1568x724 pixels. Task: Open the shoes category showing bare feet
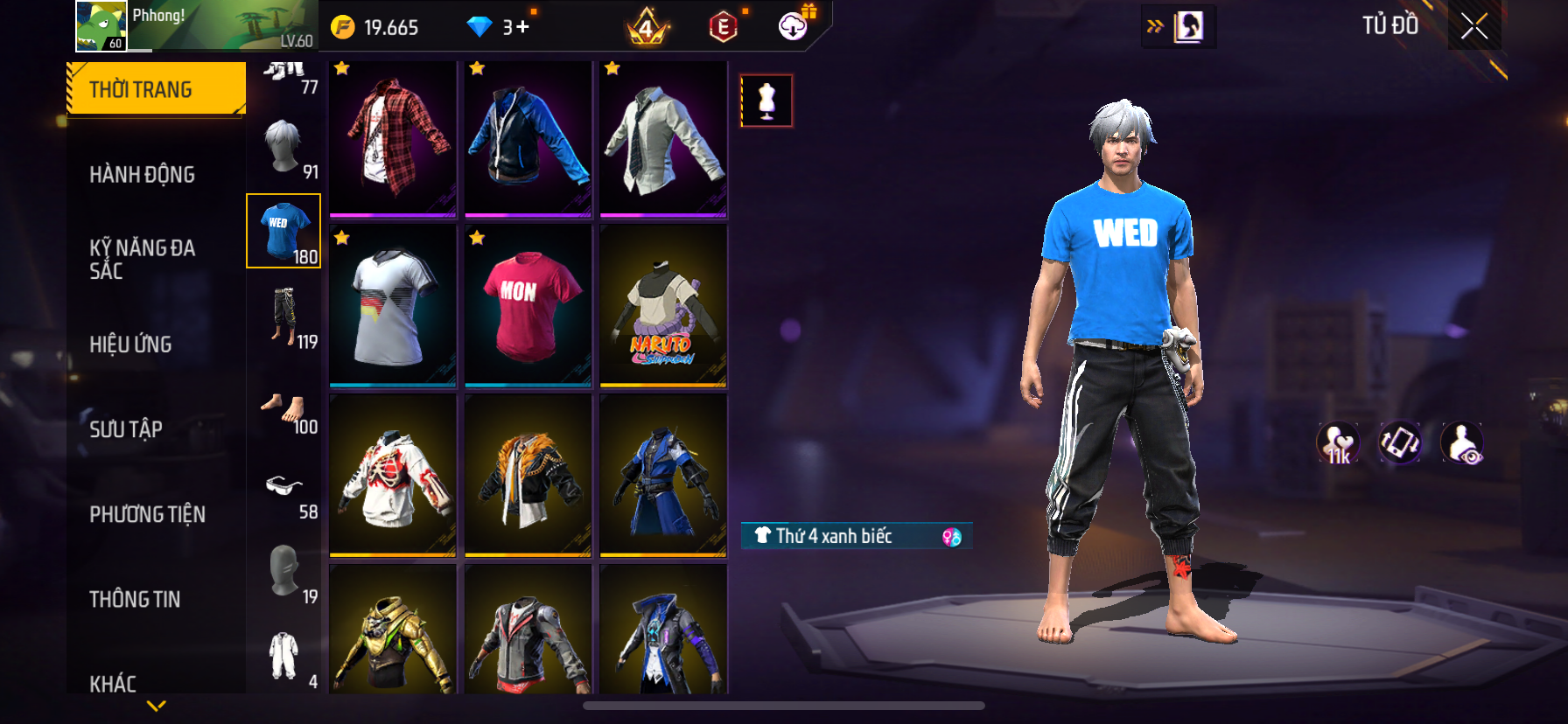point(284,411)
